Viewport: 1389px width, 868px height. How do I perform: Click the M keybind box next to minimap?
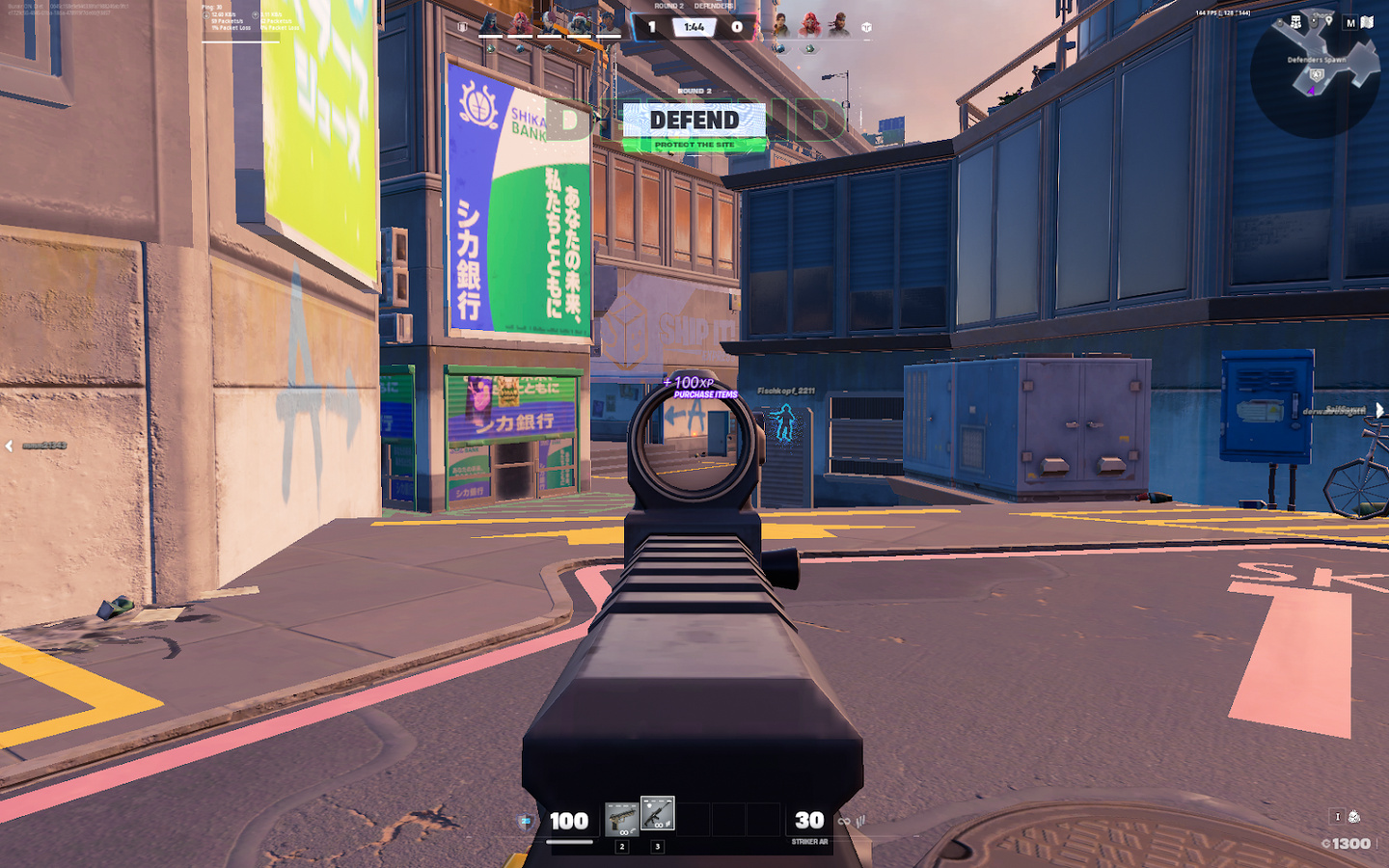1350,22
